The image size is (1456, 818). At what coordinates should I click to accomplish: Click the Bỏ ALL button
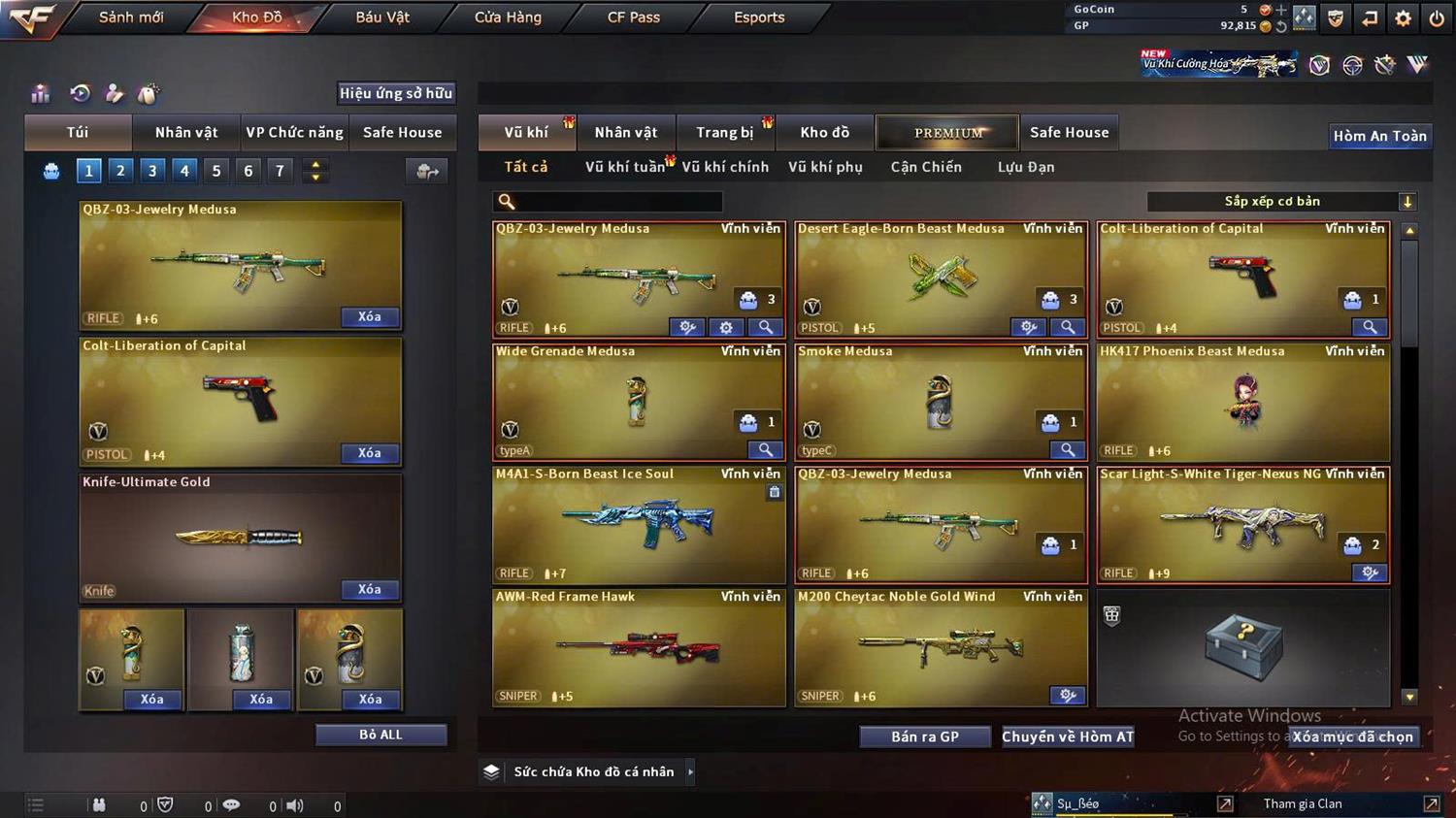(381, 735)
